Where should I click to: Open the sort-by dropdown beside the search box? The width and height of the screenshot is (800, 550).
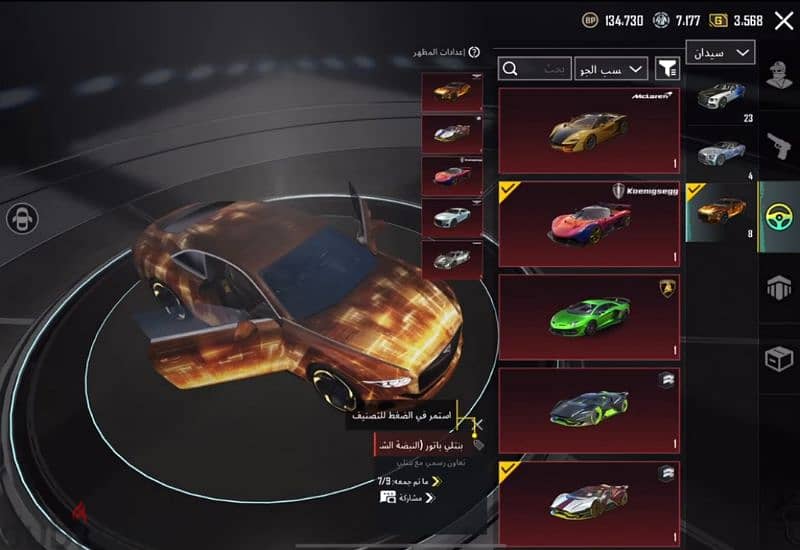tap(610, 68)
